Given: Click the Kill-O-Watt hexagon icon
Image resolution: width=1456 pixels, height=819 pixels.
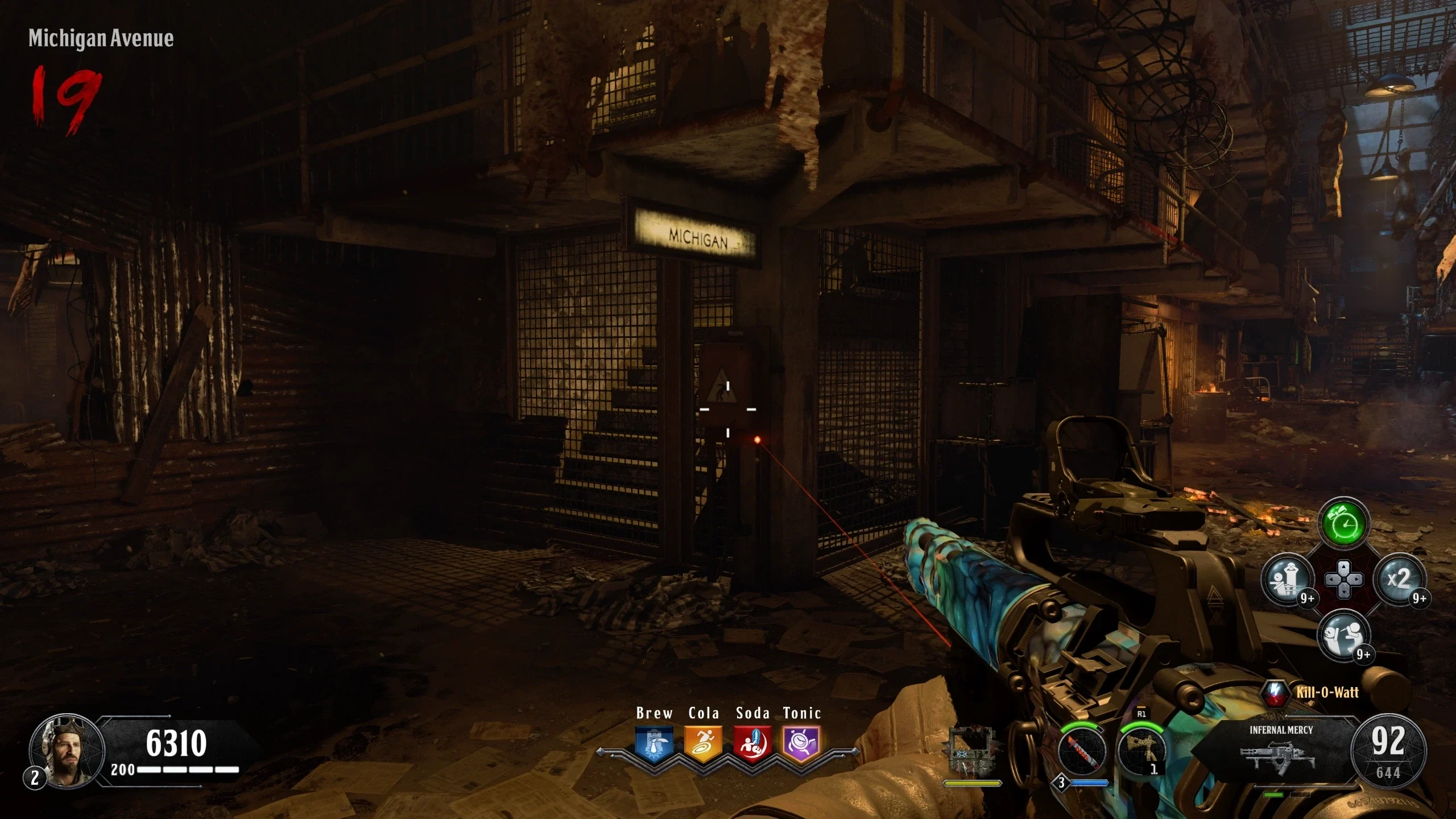Looking at the screenshot, I should (x=1275, y=693).
